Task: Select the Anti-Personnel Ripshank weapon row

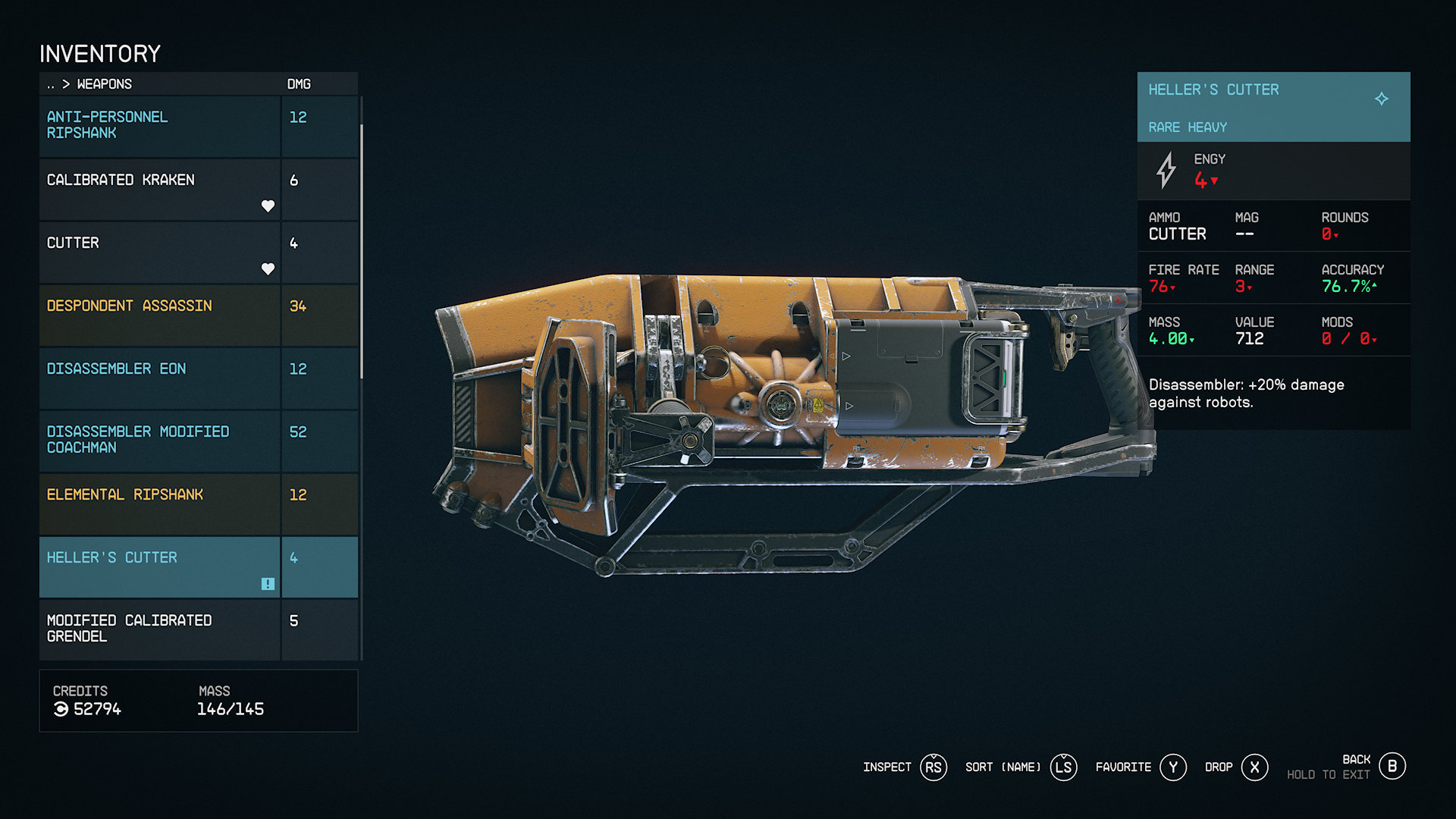Action: 159,126
